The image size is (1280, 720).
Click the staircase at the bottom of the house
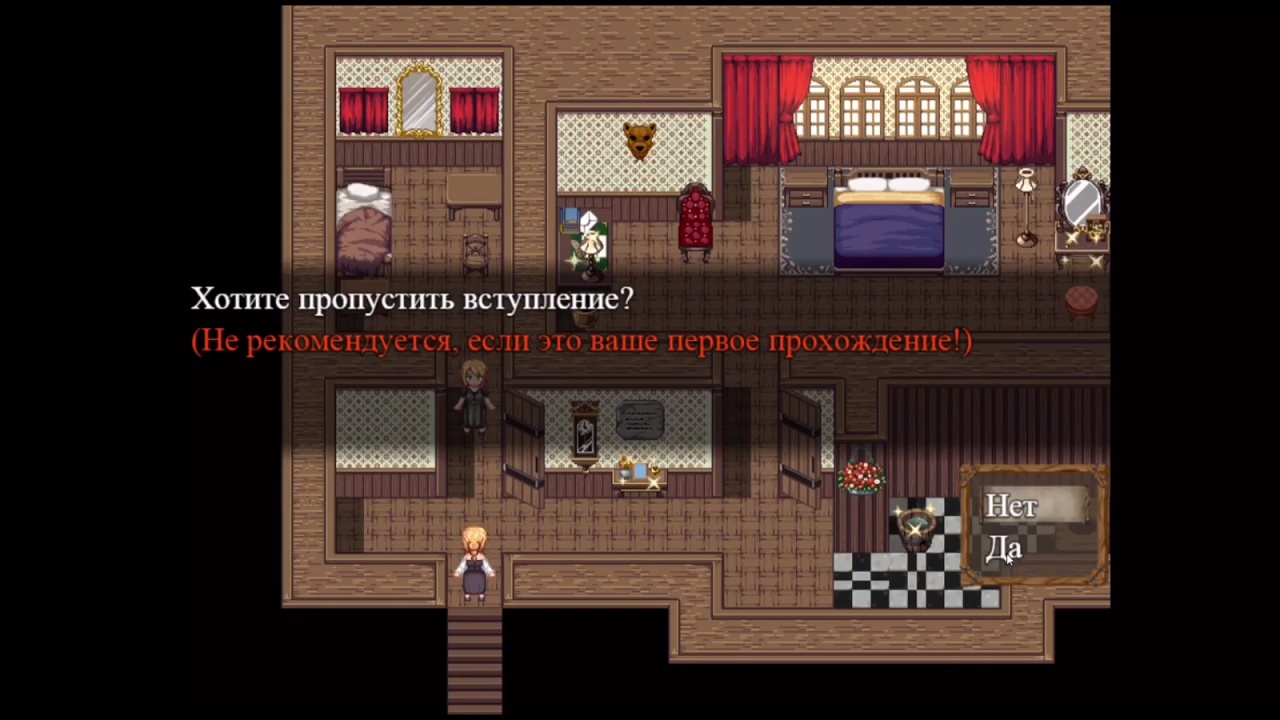474,660
